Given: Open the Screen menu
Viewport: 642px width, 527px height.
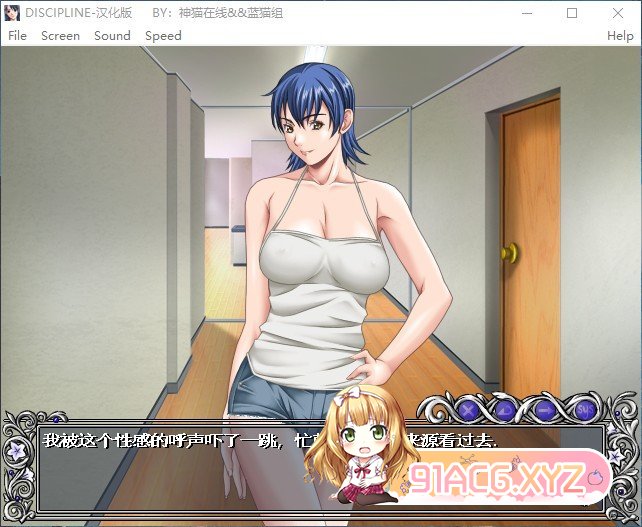Looking at the screenshot, I should point(60,35).
